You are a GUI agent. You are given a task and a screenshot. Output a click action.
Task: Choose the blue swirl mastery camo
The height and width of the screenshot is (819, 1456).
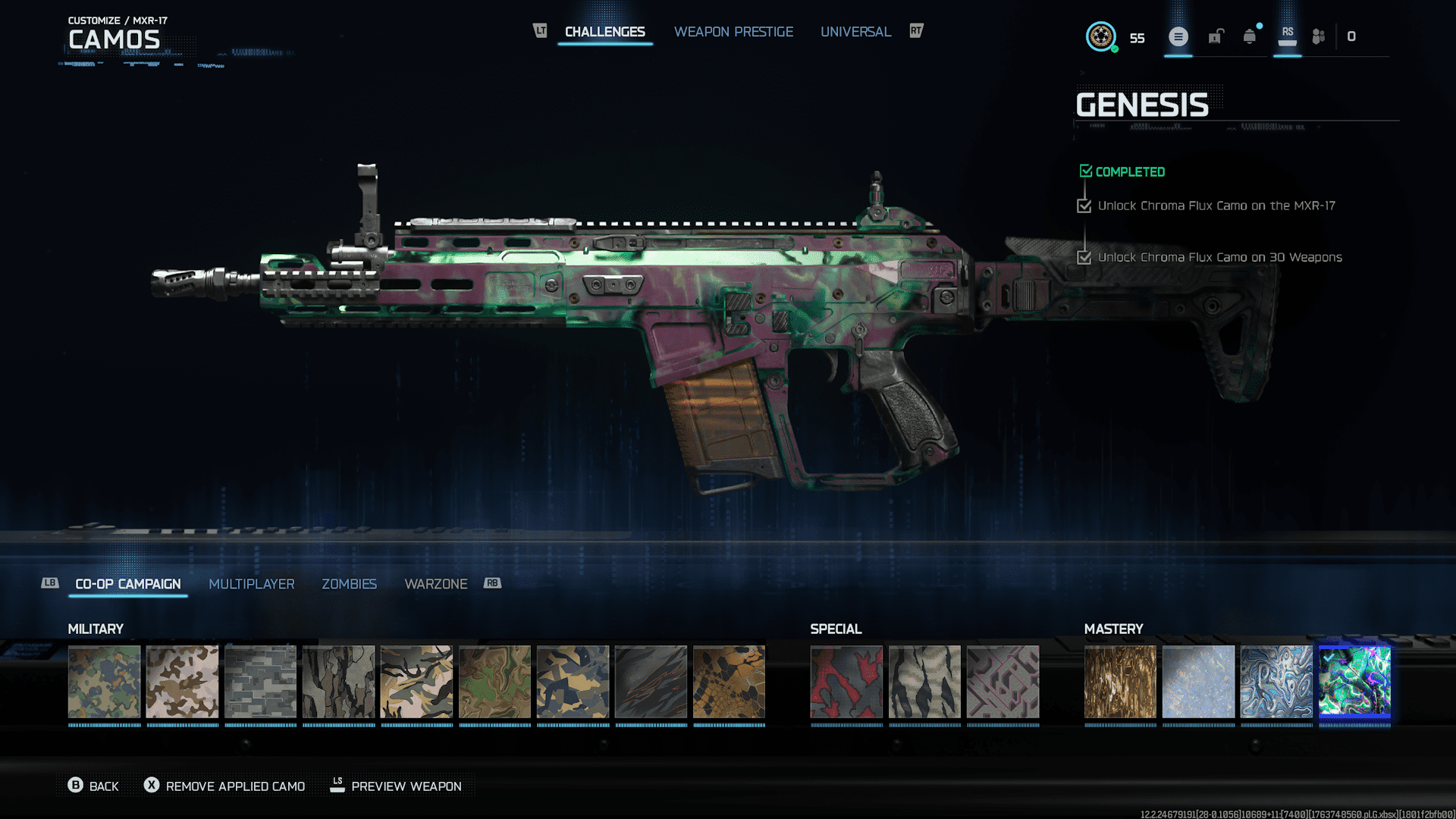1276,682
